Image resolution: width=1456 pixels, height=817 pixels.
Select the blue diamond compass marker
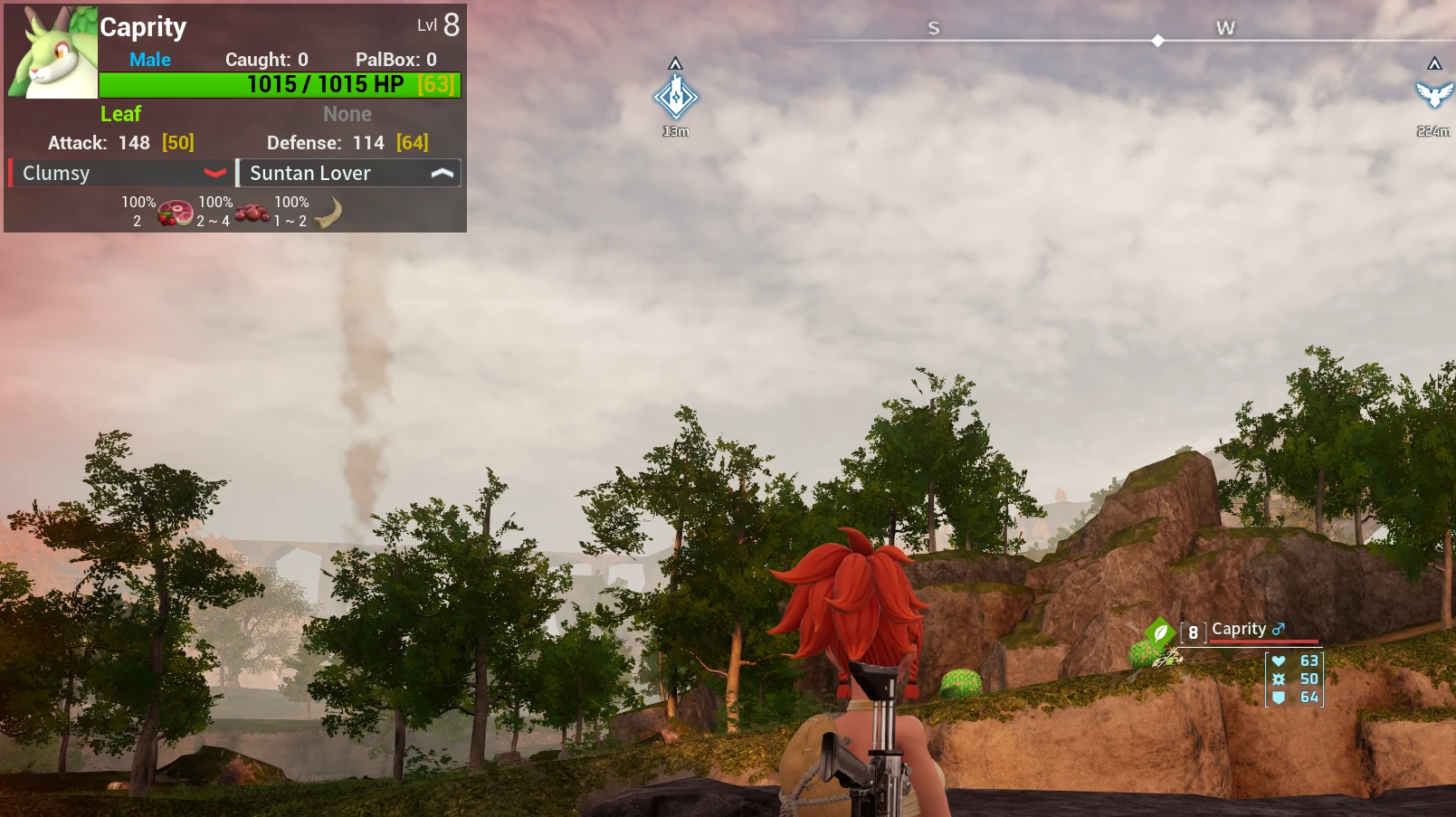676,97
